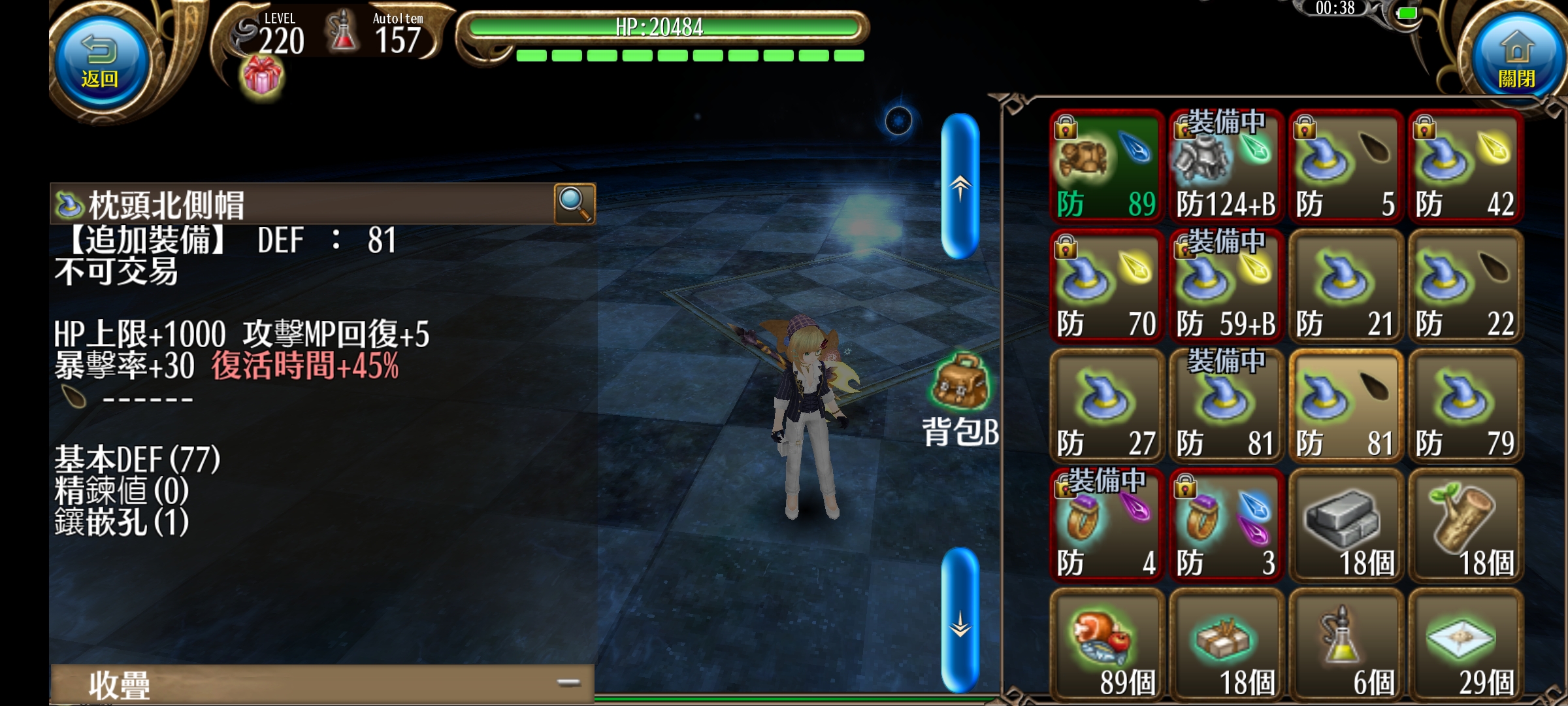Select the locked ring with DEF 3
This screenshot has width=1568, height=706.
tap(1226, 525)
